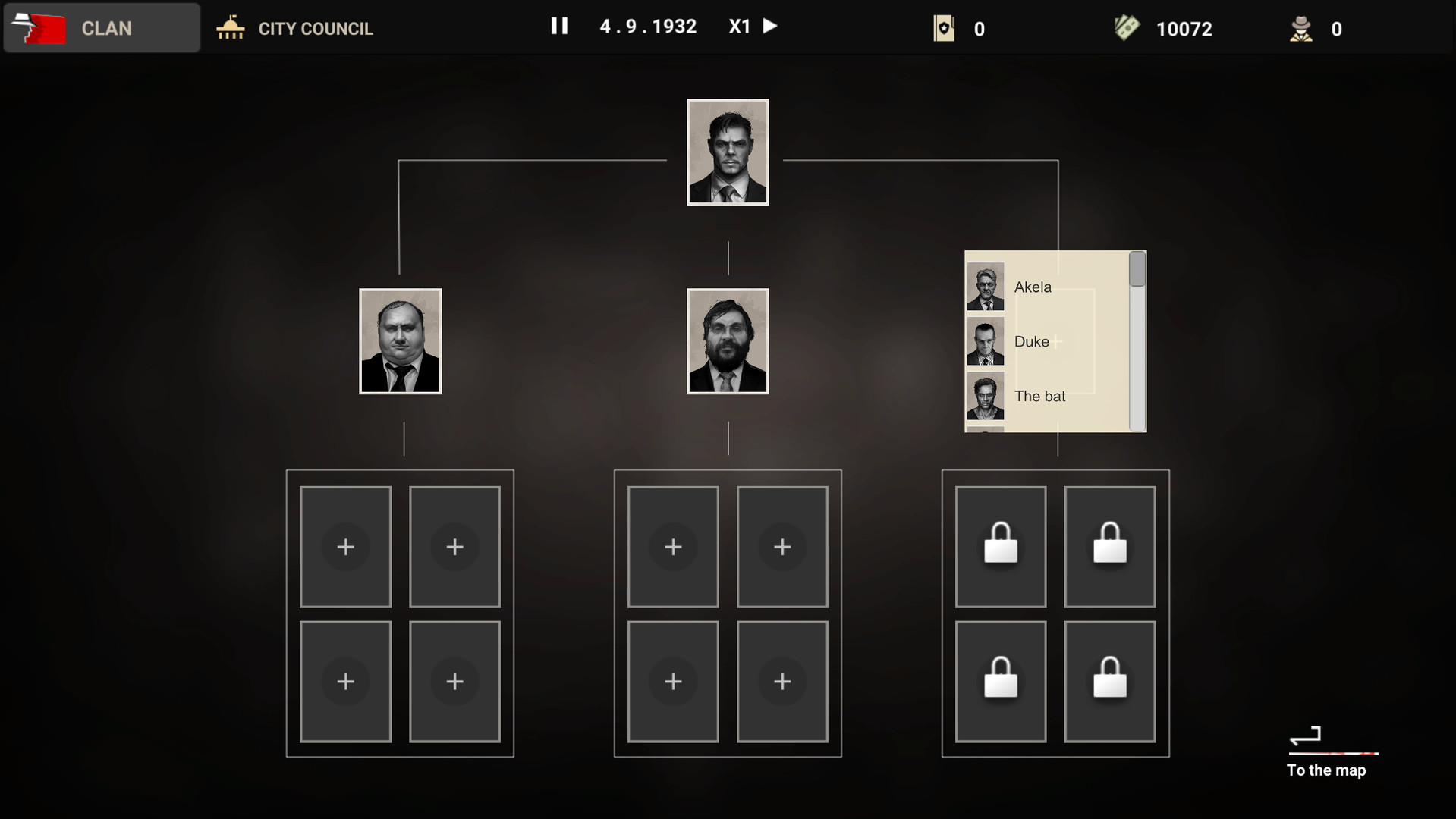This screenshot has width=1456, height=819.
Task: Open the boss portrait at the top
Action: tap(727, 152)
